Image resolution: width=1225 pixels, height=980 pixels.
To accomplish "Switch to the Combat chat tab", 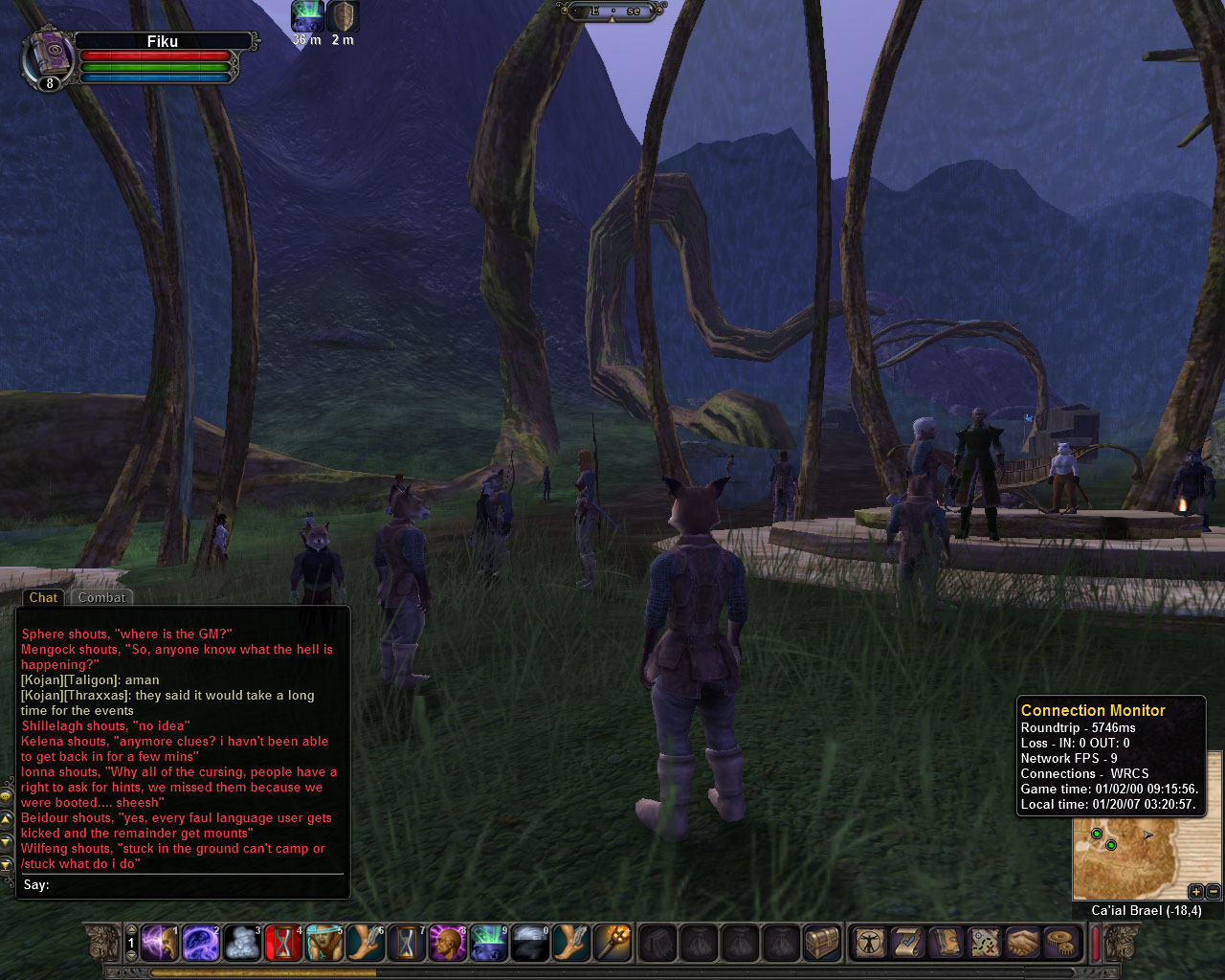I will (101, 597).
